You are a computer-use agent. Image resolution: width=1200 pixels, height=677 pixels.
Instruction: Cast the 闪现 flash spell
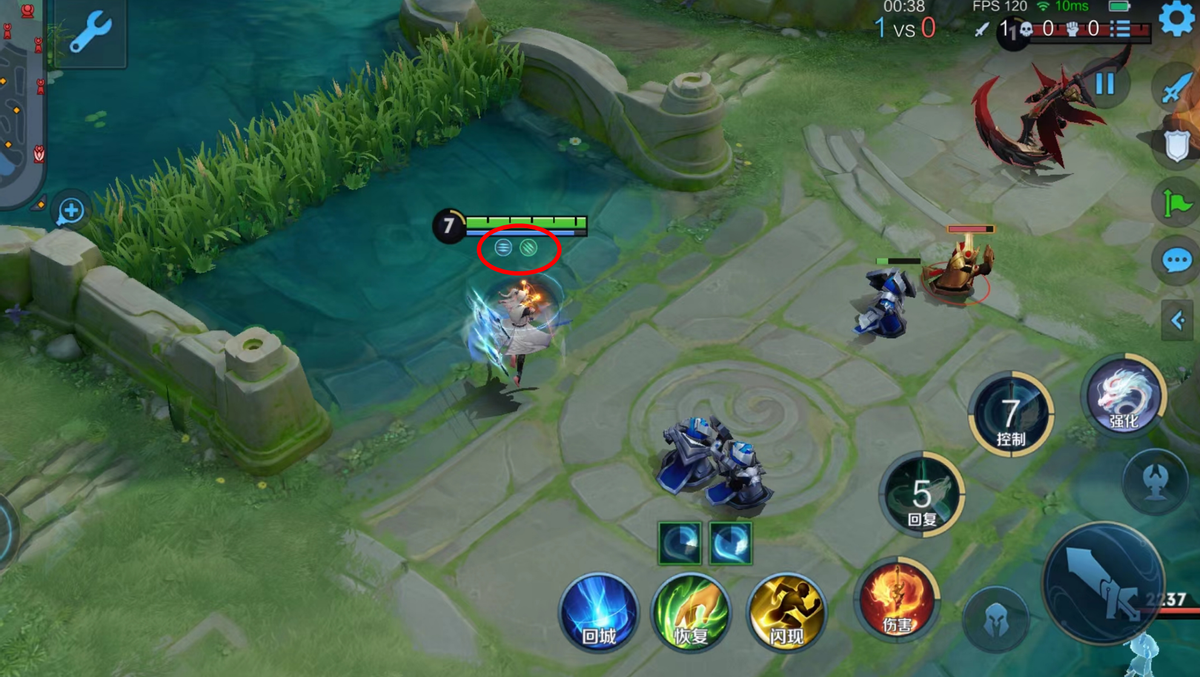click(786, 610)
